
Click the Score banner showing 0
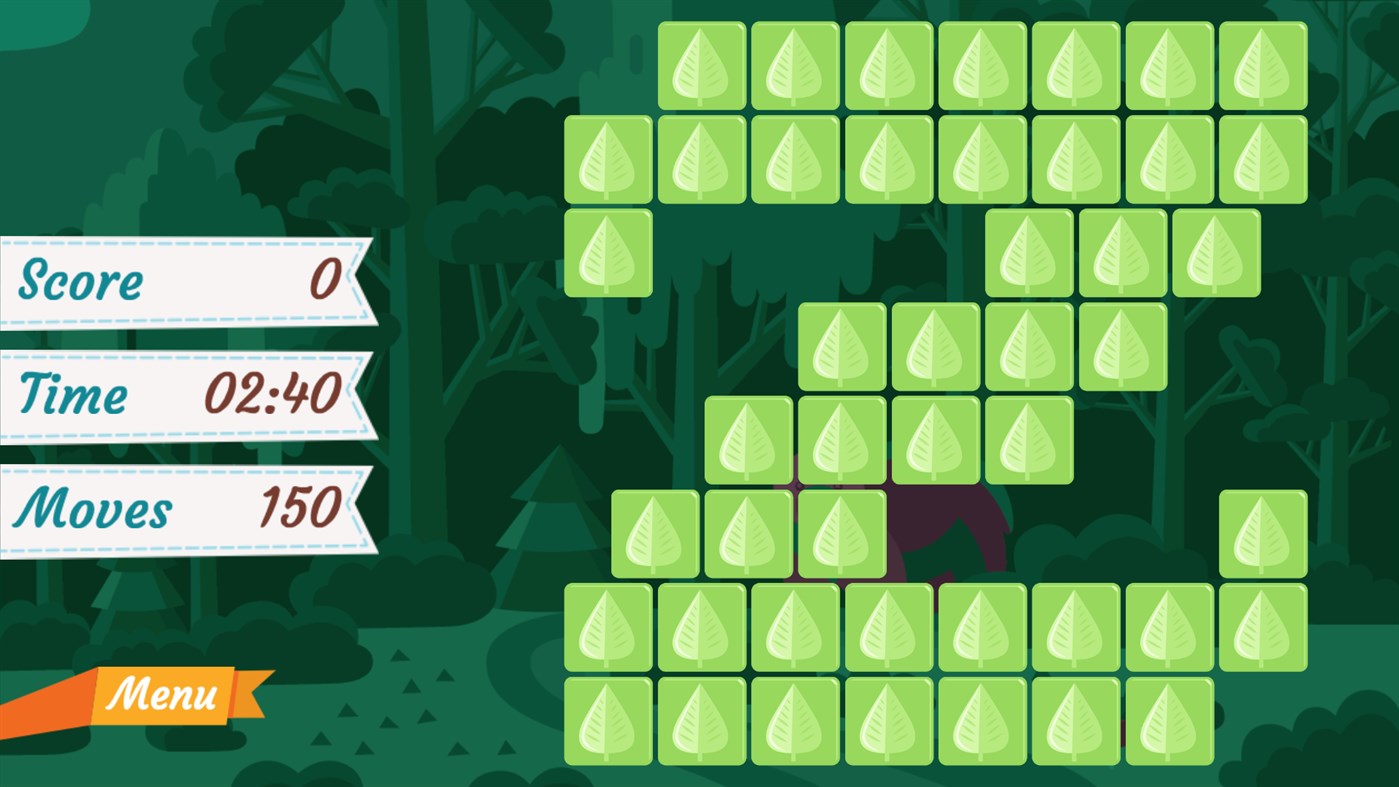click(x=180, y=282)
